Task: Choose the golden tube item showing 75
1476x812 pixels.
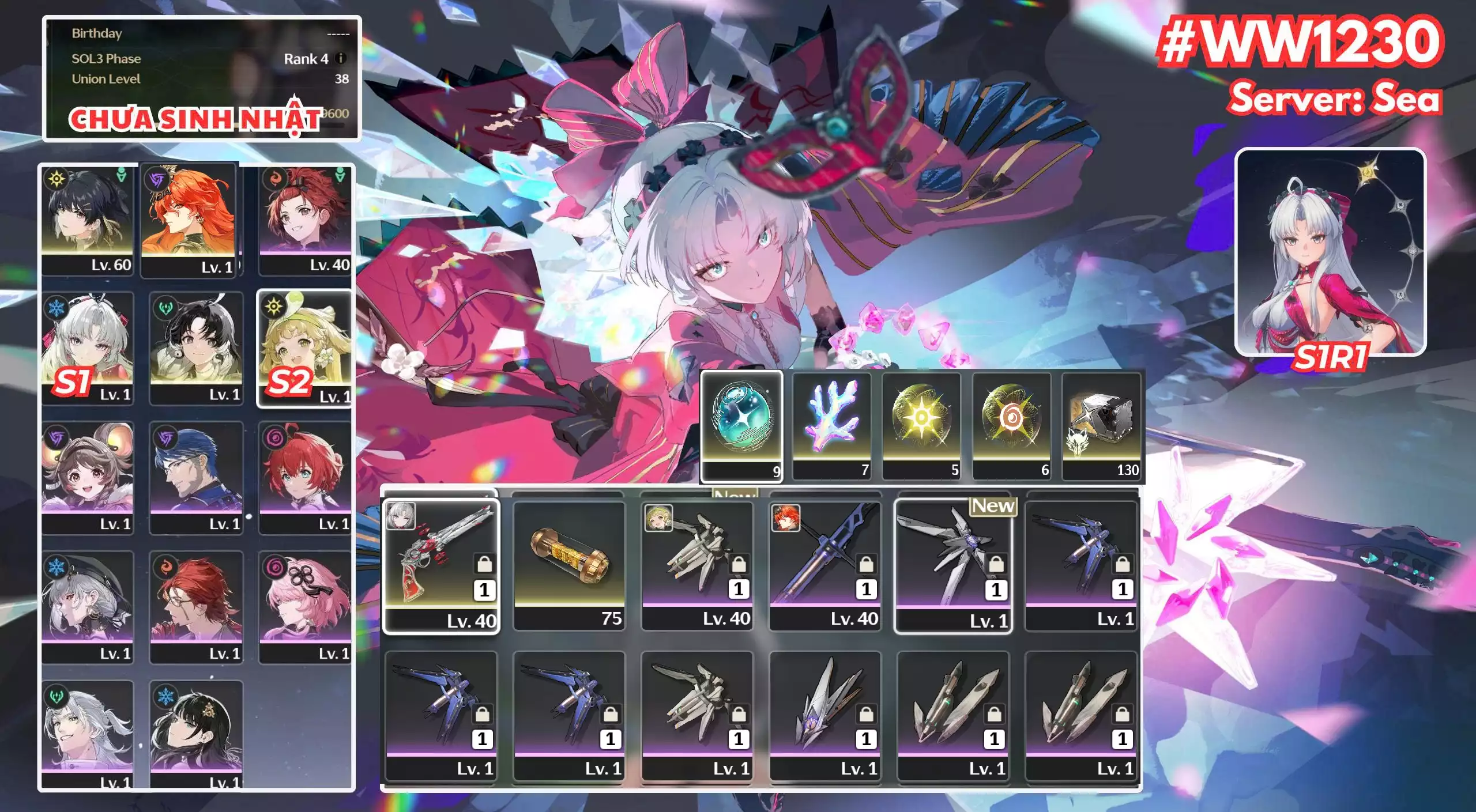Action: (x=569, y=565)
